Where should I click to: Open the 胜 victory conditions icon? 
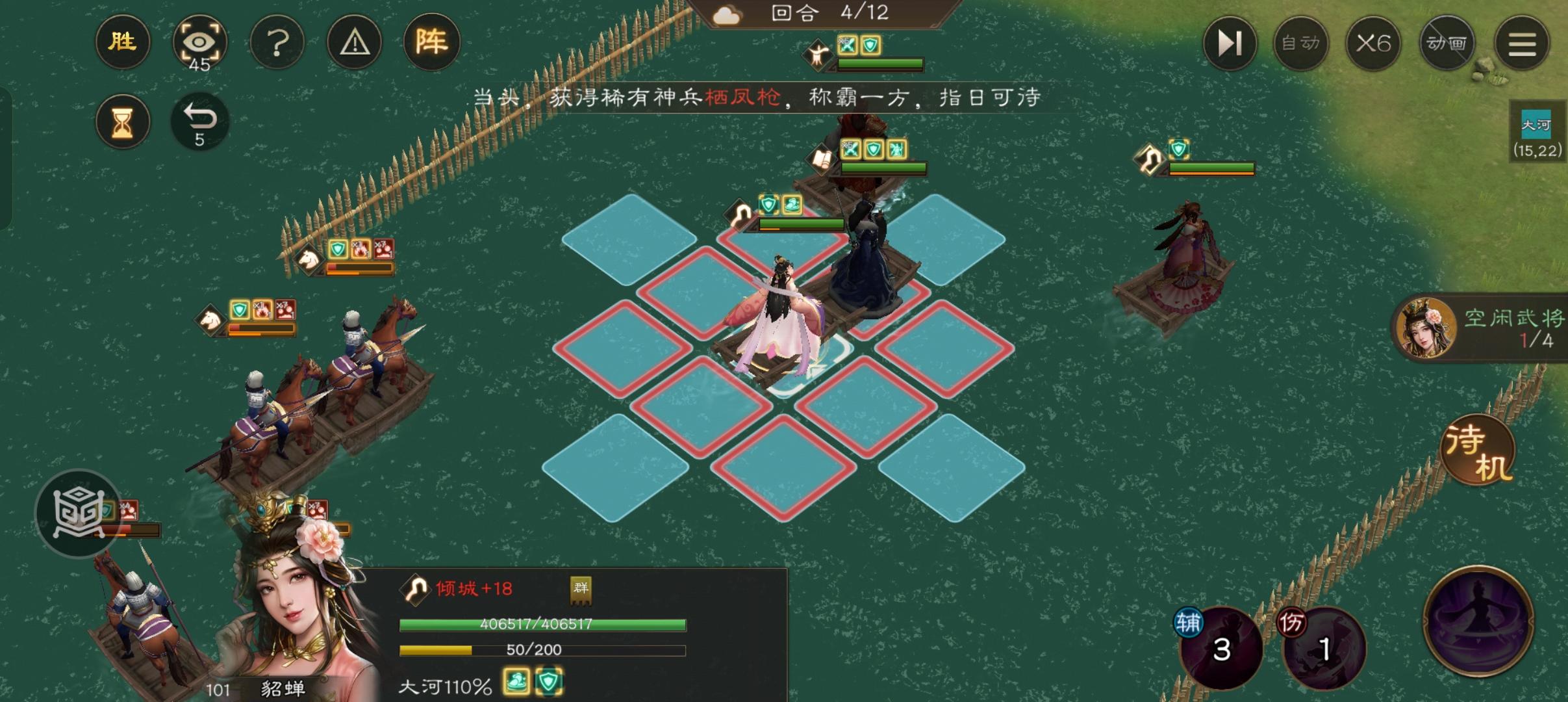[x=122, y=42]
